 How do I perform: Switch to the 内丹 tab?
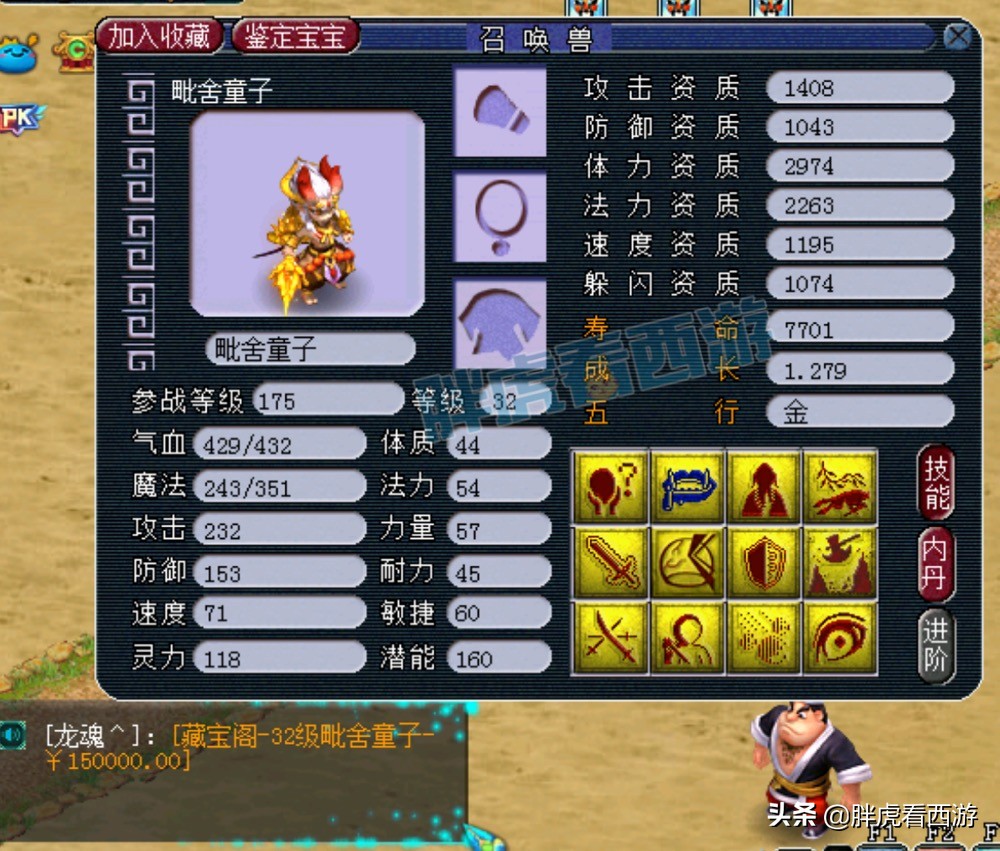[937, 563]
